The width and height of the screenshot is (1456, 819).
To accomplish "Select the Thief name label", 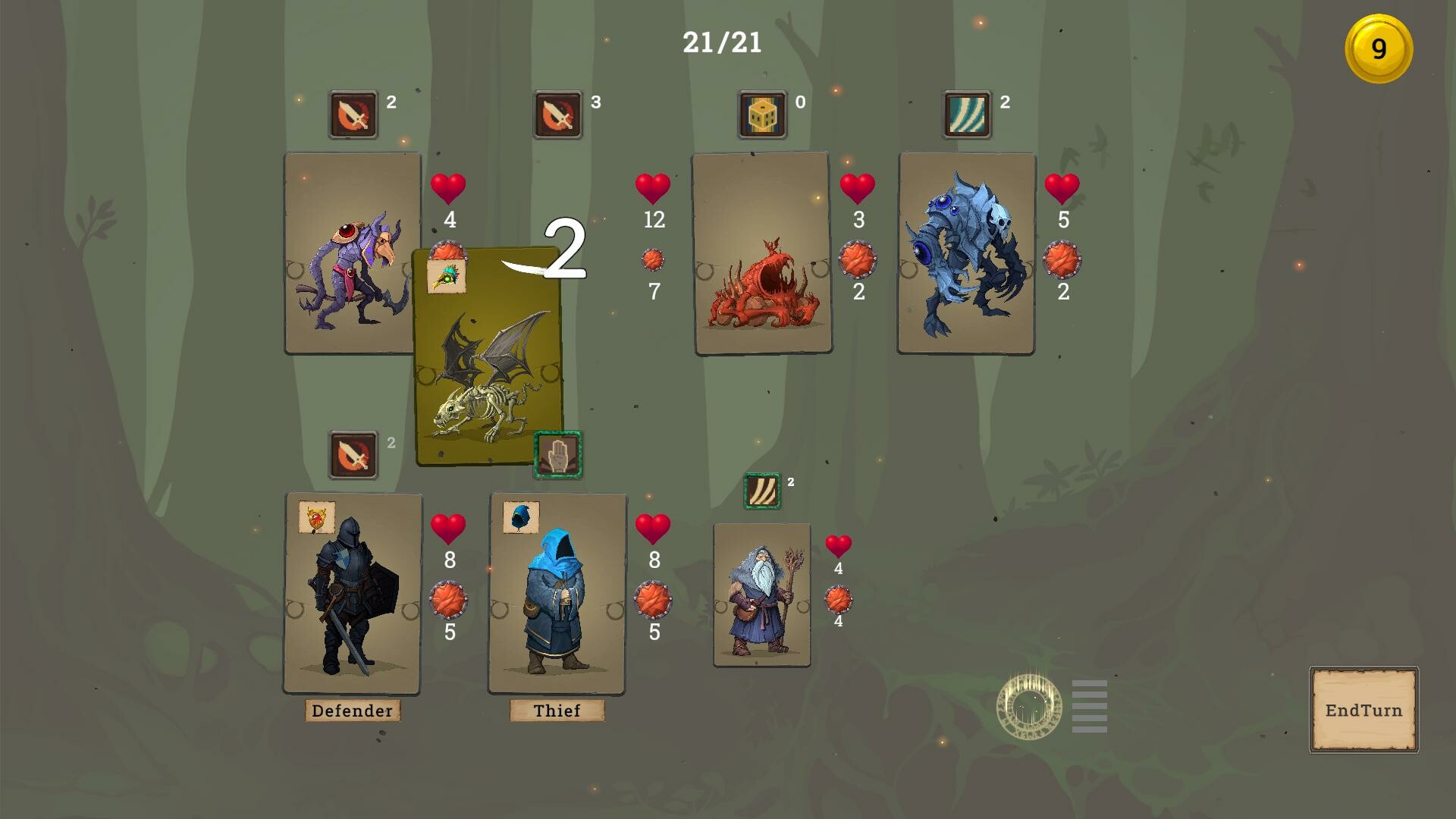I will 557,711.
